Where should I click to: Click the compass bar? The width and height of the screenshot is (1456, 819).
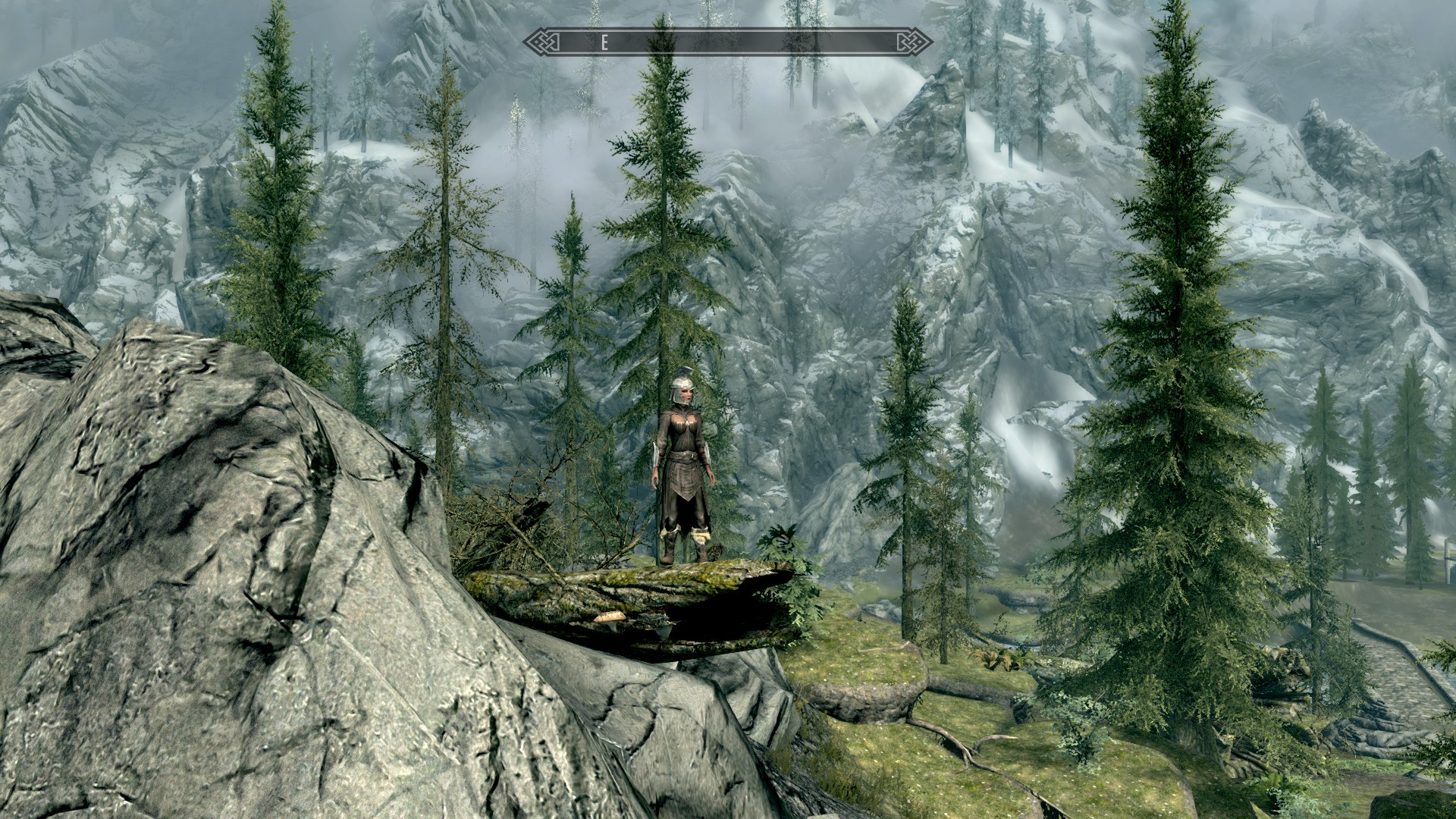[x=728, y=42]
